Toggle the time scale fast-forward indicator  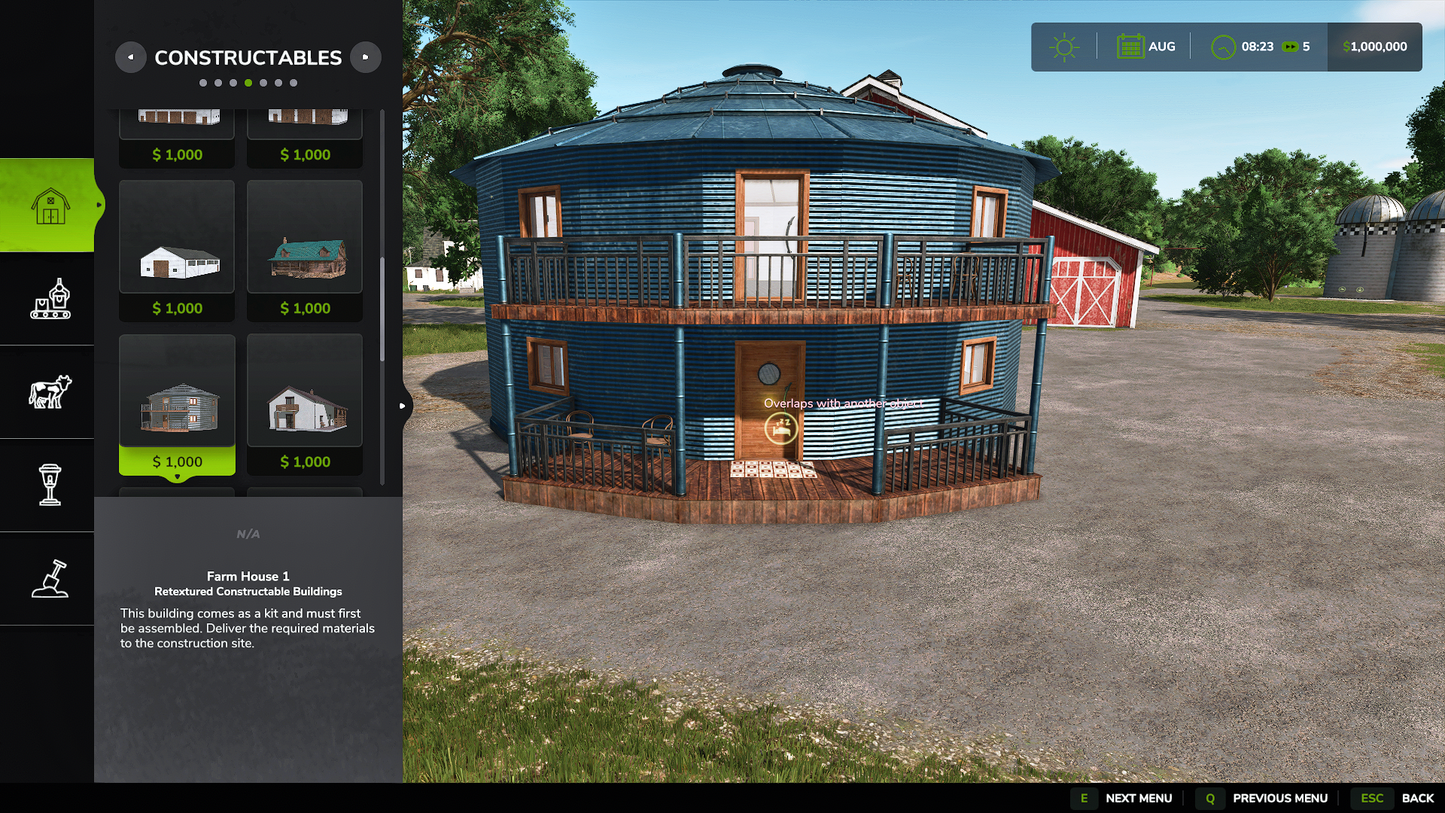pyautogui.click(x=1288, y=46)
